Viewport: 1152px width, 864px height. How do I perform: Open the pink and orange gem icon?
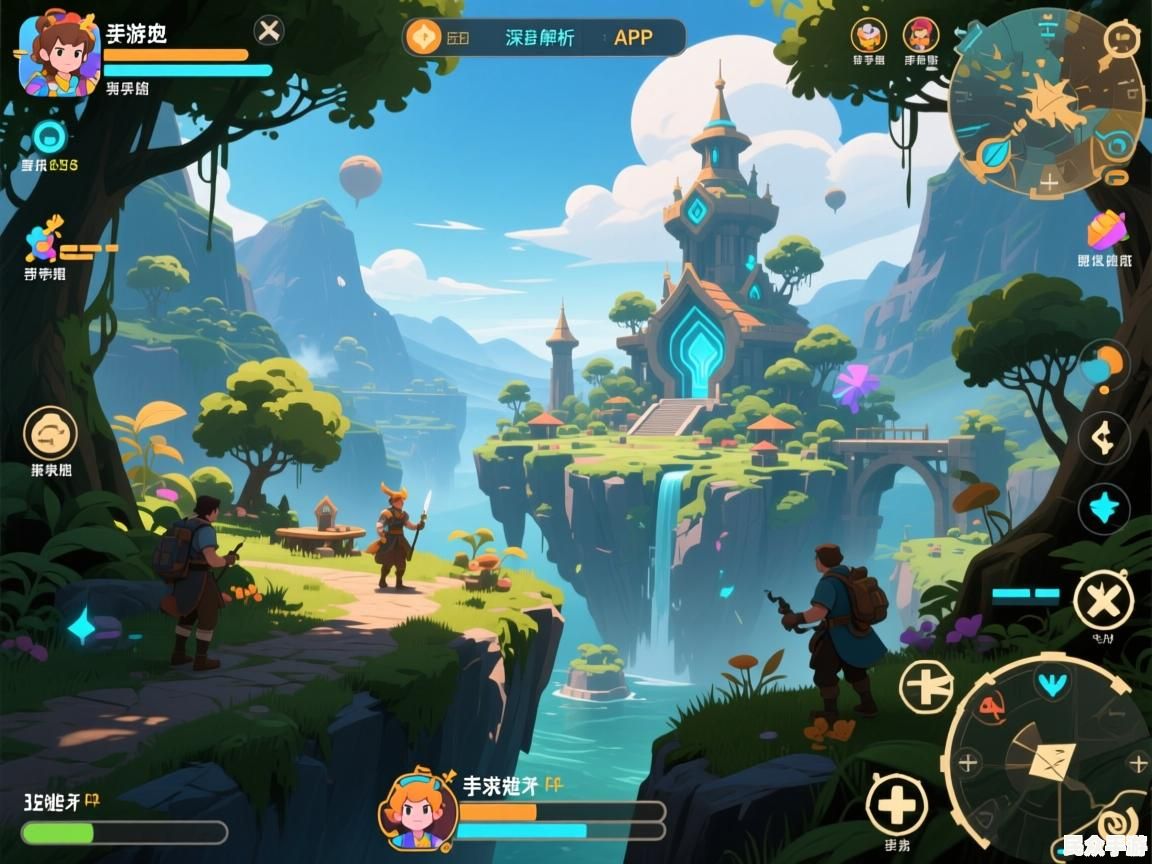coord(1107,231)
